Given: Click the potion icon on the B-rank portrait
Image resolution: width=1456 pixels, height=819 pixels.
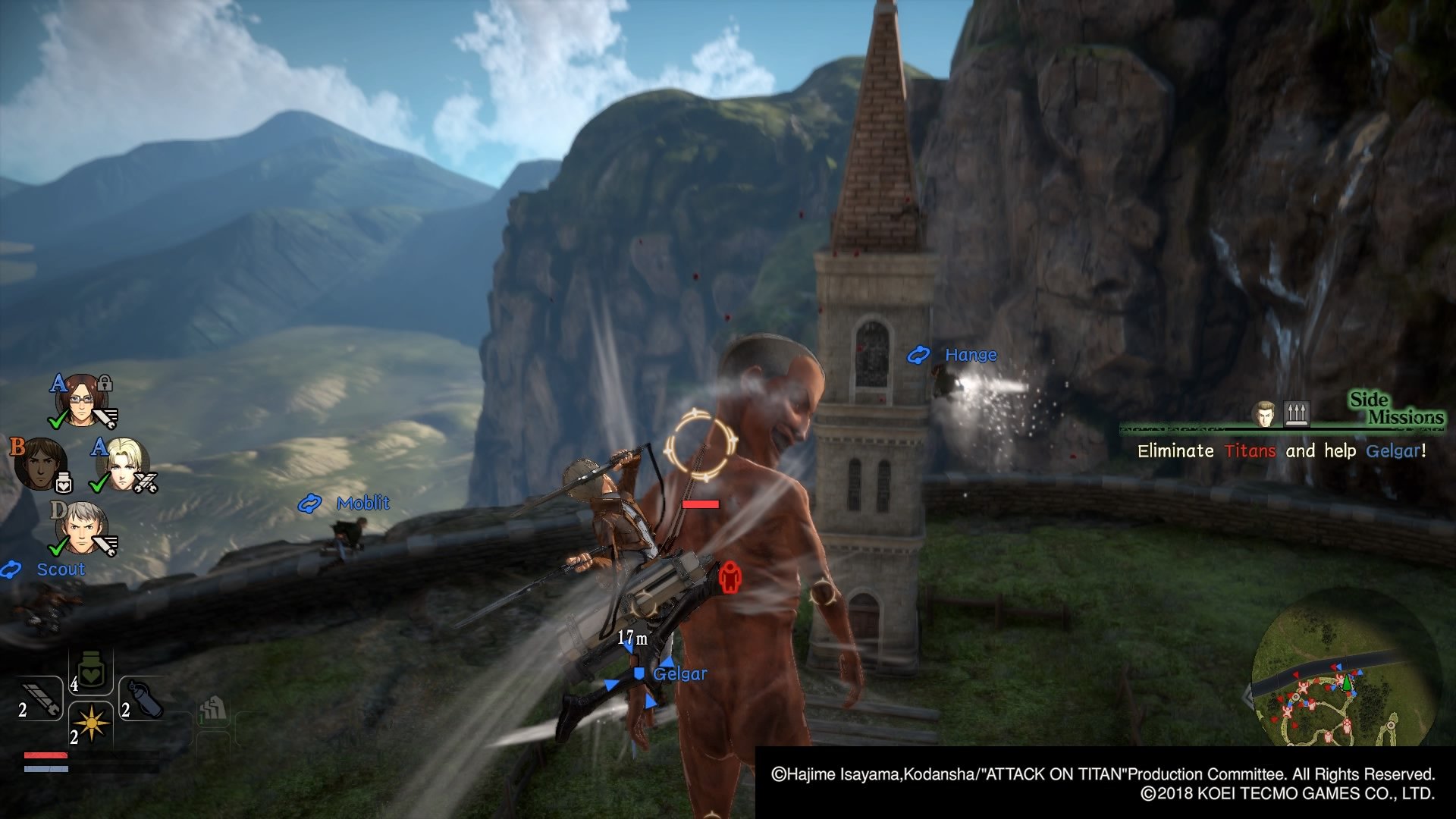Looking at the screenshot, I should [x=63, y=482].
